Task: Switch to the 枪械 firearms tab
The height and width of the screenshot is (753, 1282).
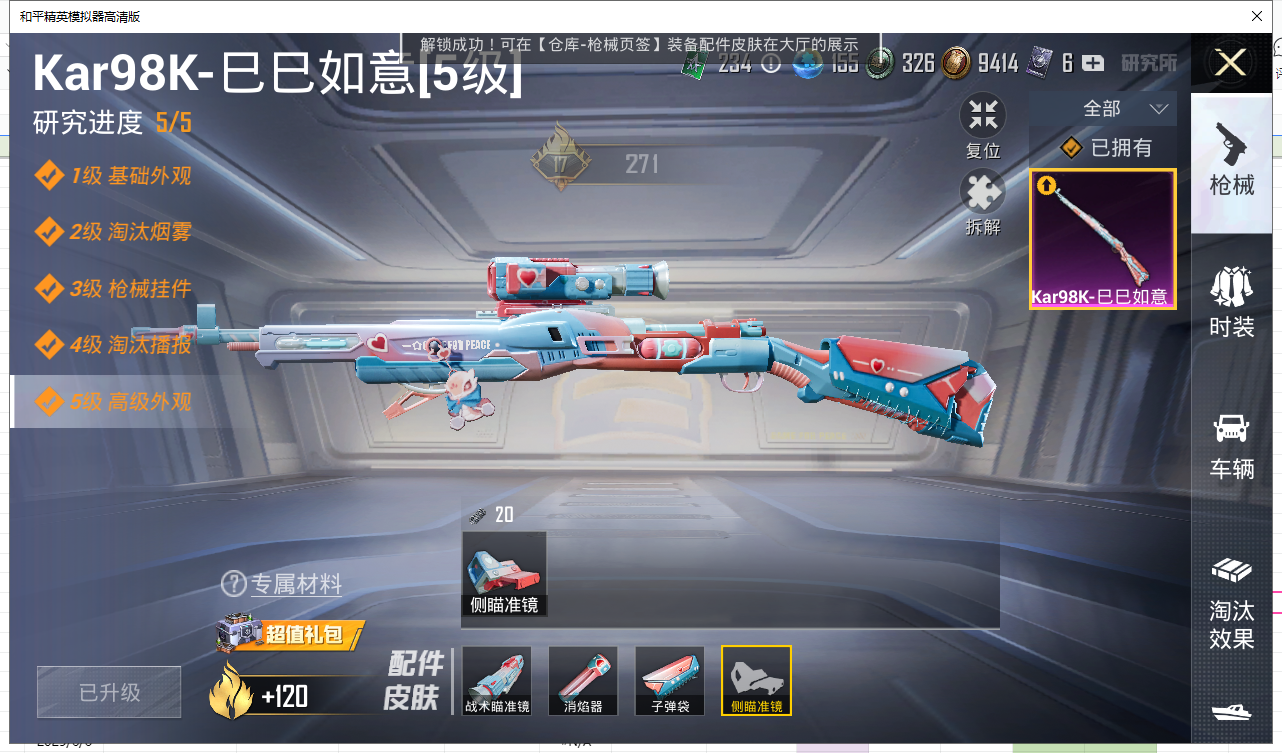Action: tap(1230, 160)
